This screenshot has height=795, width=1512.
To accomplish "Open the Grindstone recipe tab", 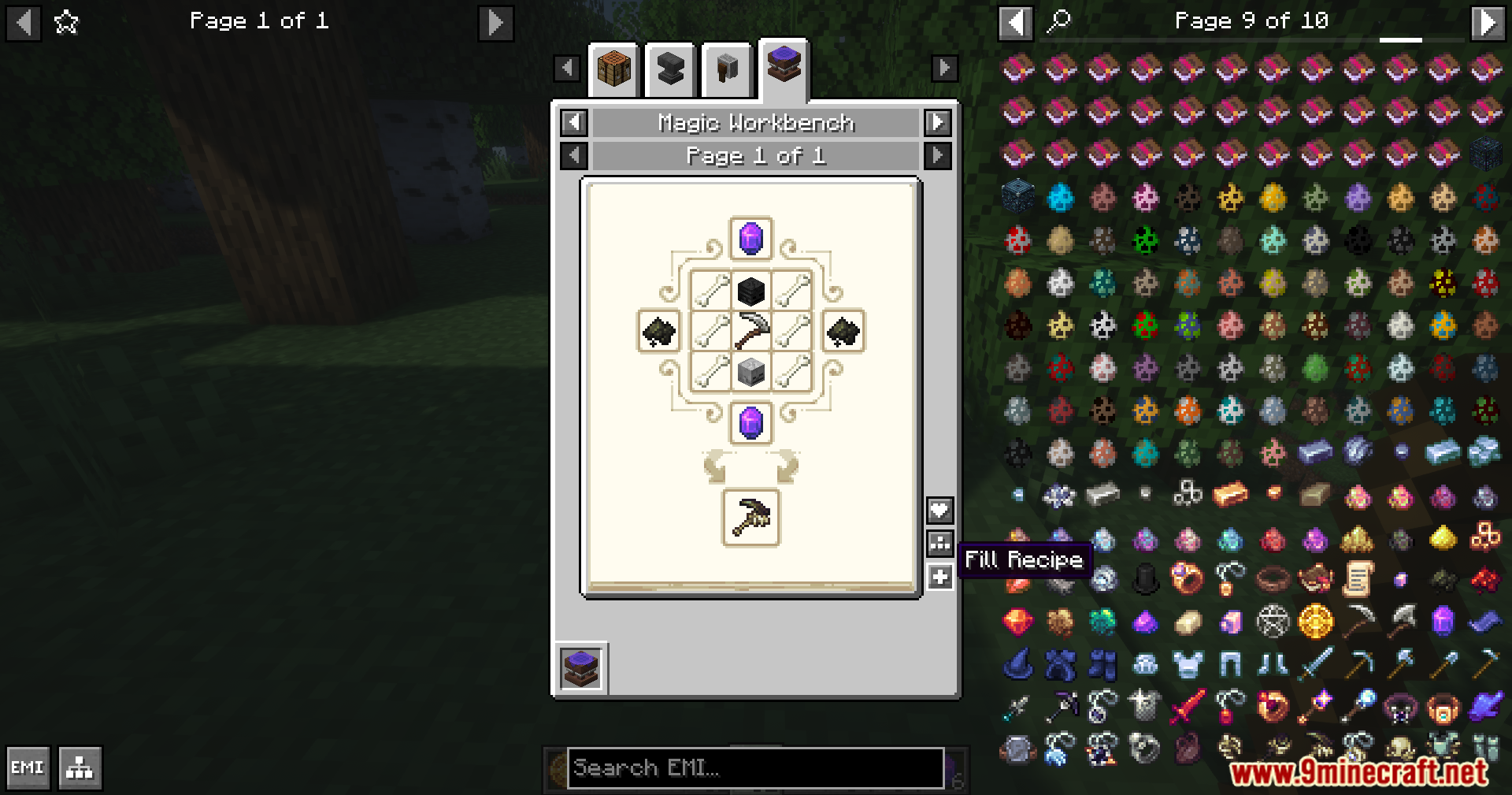I will click(726, 69).
